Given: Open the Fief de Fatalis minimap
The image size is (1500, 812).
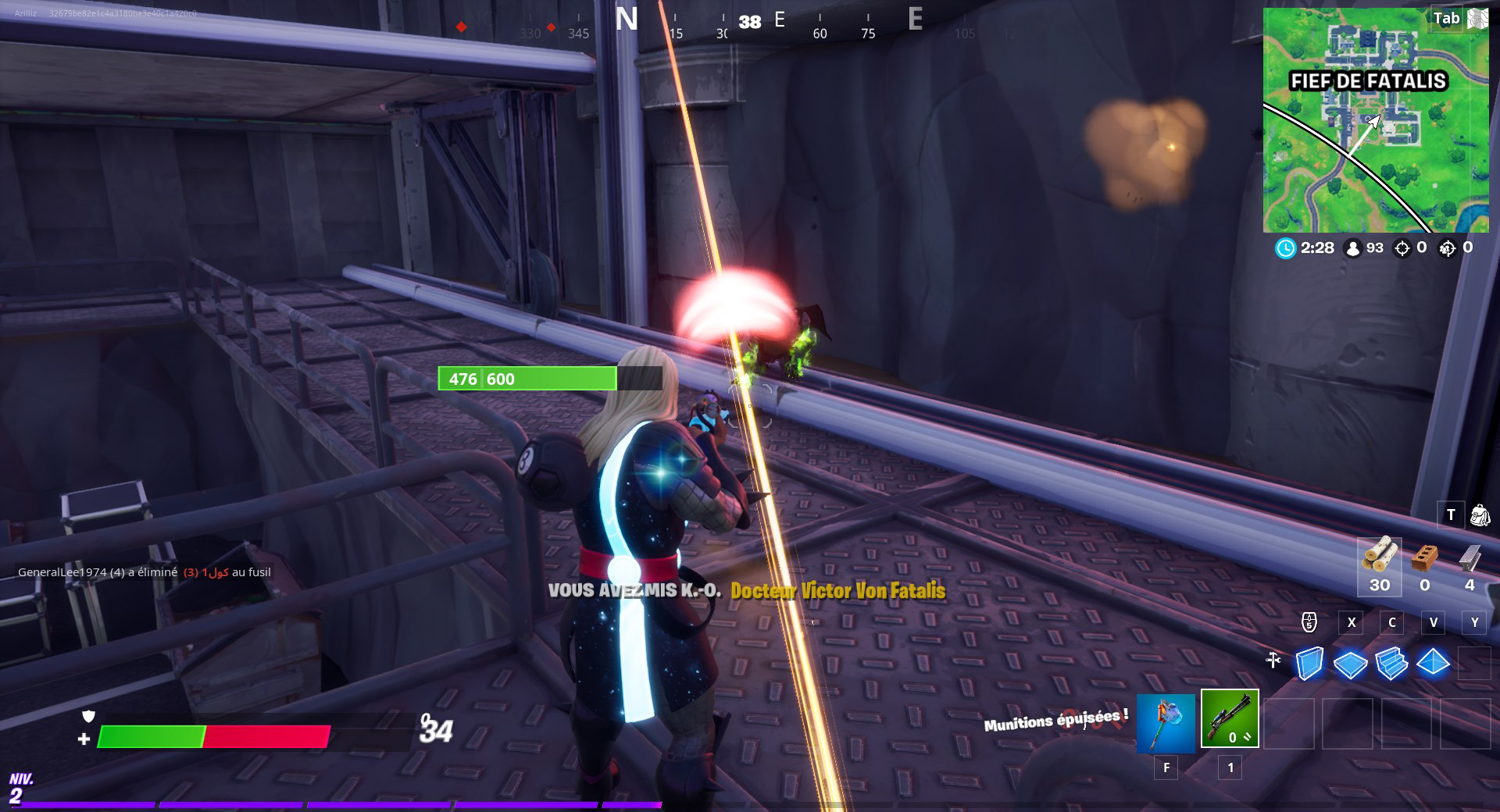Looking at the screenshot, I should (1375, 120).
